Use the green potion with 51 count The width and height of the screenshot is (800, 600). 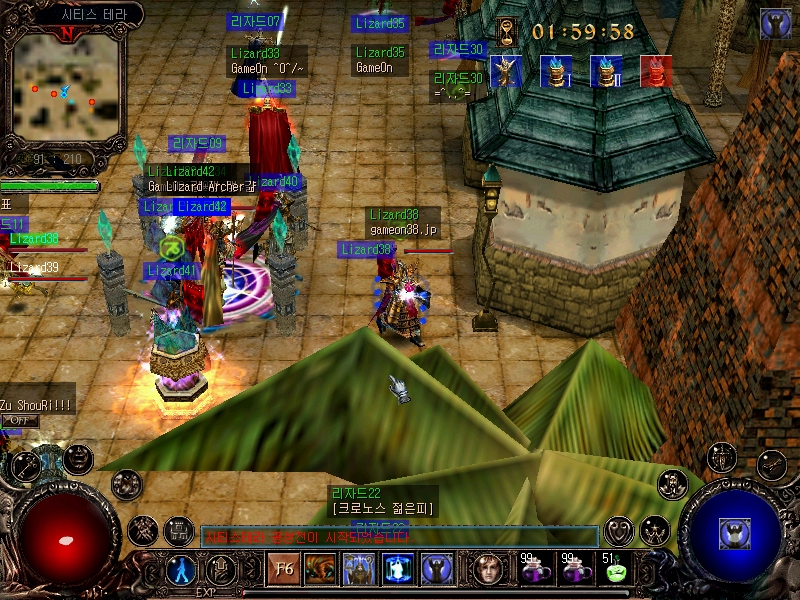[x=613, y=570]
